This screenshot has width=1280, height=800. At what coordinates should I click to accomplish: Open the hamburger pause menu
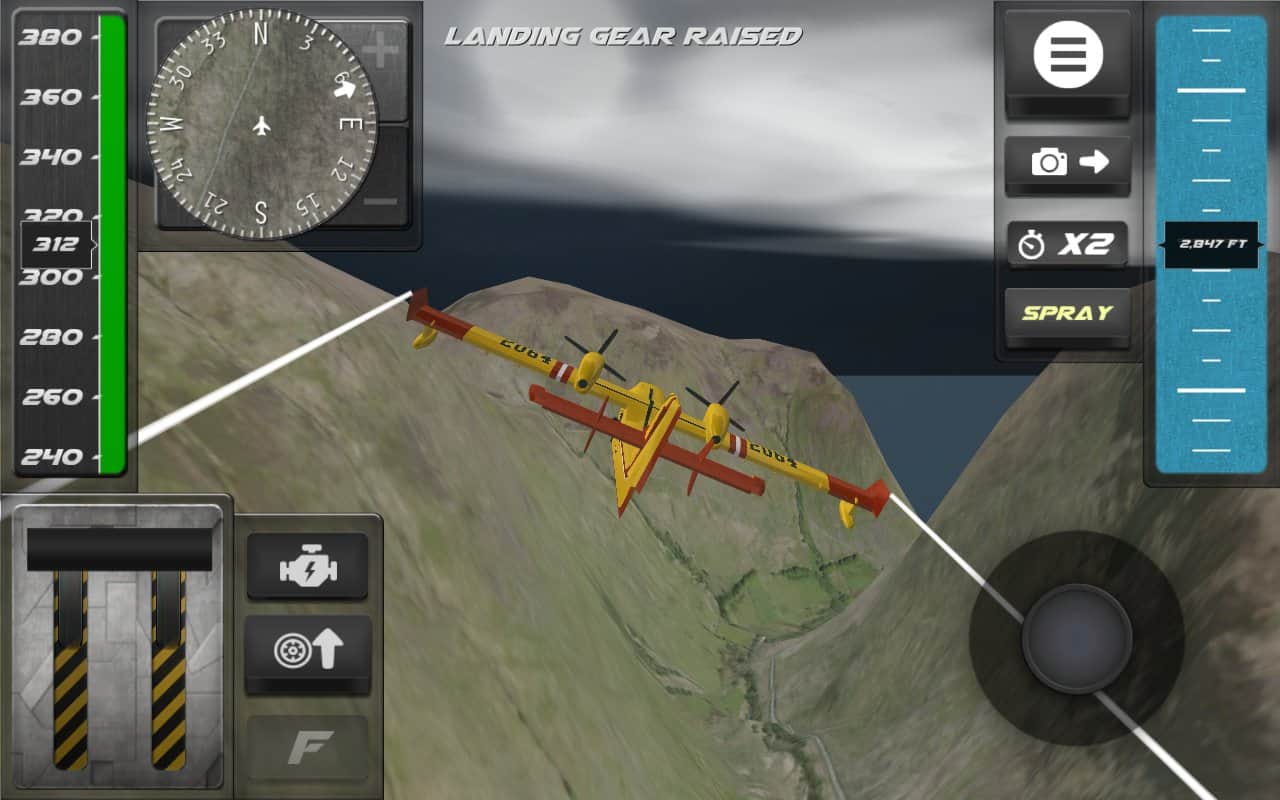(1067, 55)
